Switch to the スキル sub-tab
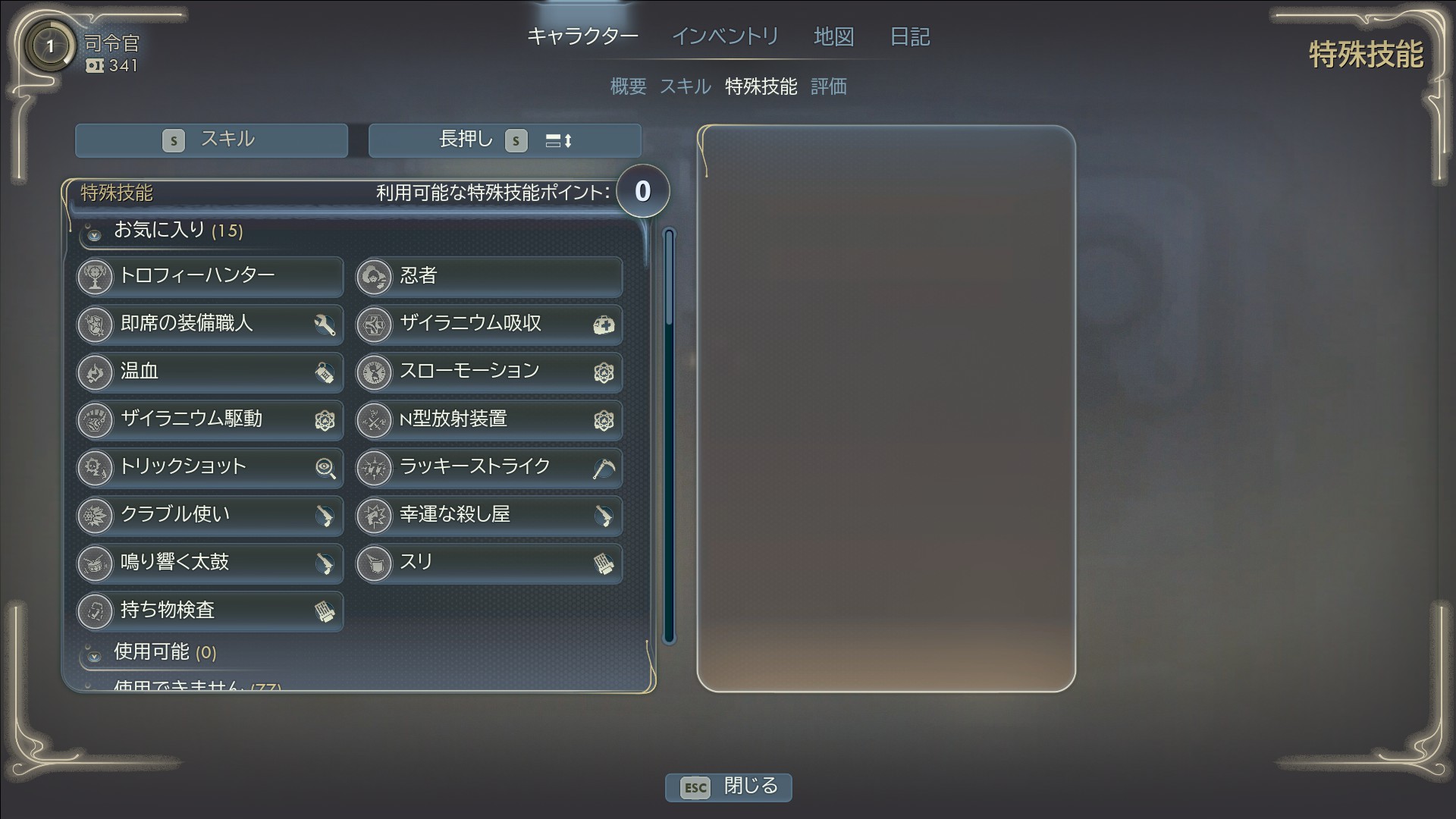The width and height of the screenshot is (1456, 819). tap(685, 86)
